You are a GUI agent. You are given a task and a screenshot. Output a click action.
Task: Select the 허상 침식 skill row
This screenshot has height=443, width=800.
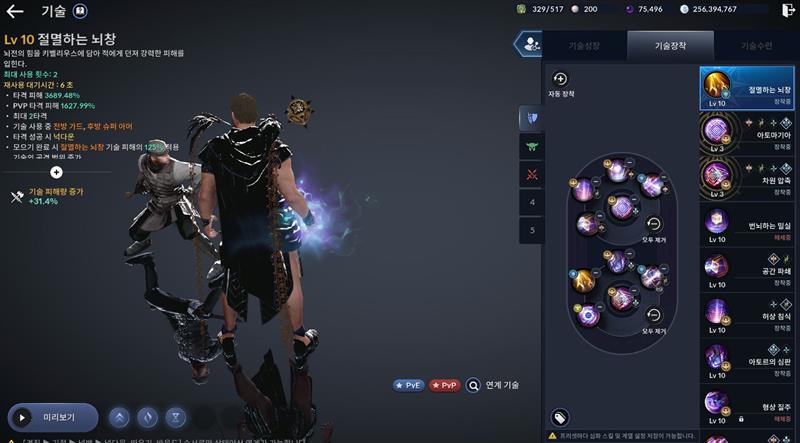click(748, 315)
